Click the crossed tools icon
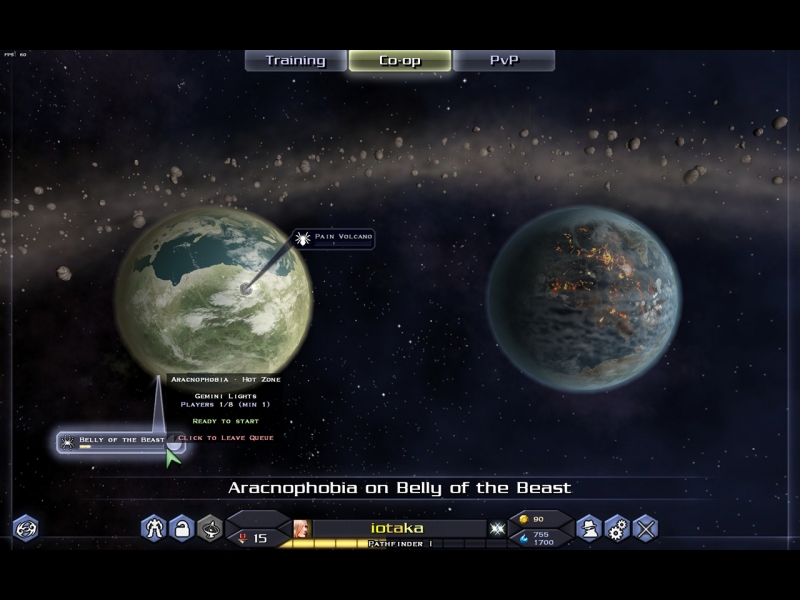 (646, 527)
